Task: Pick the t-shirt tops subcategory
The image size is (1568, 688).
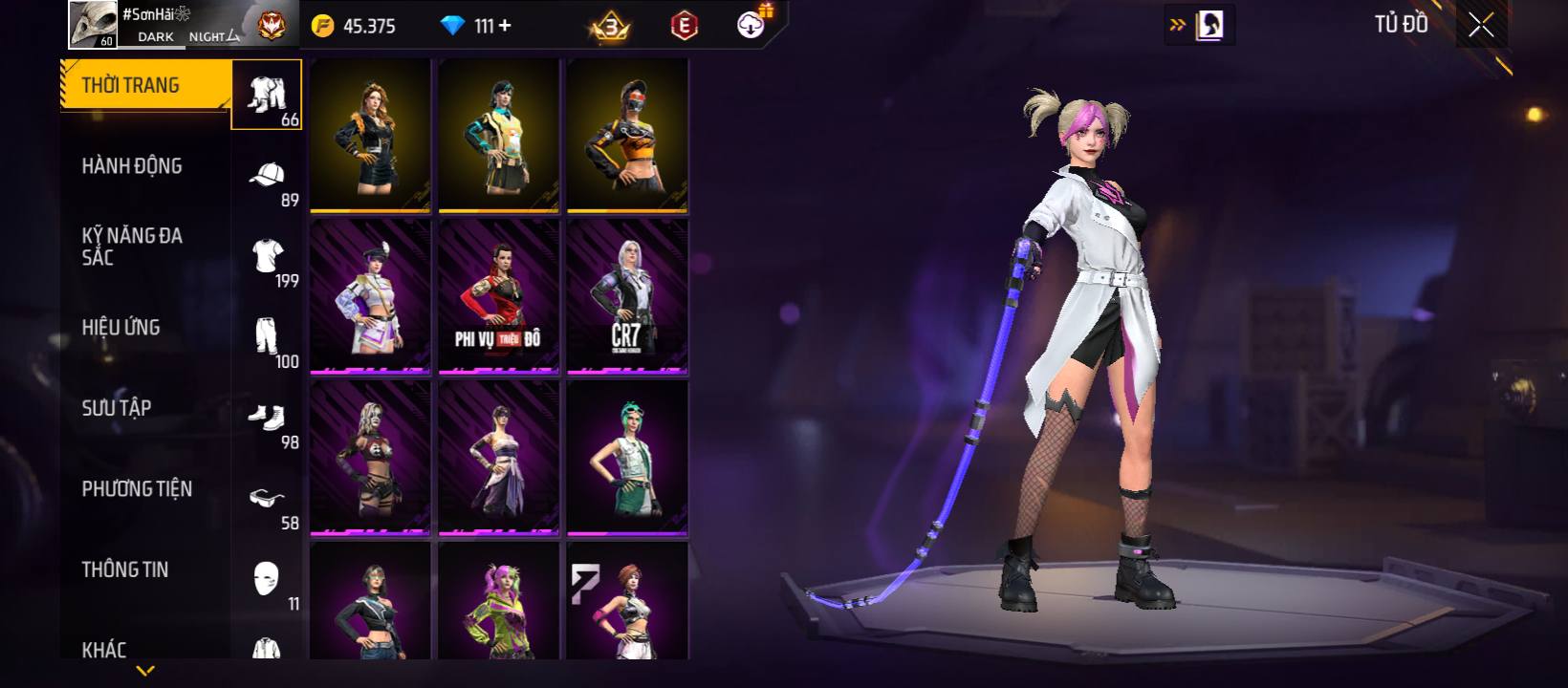Action: 268,258
